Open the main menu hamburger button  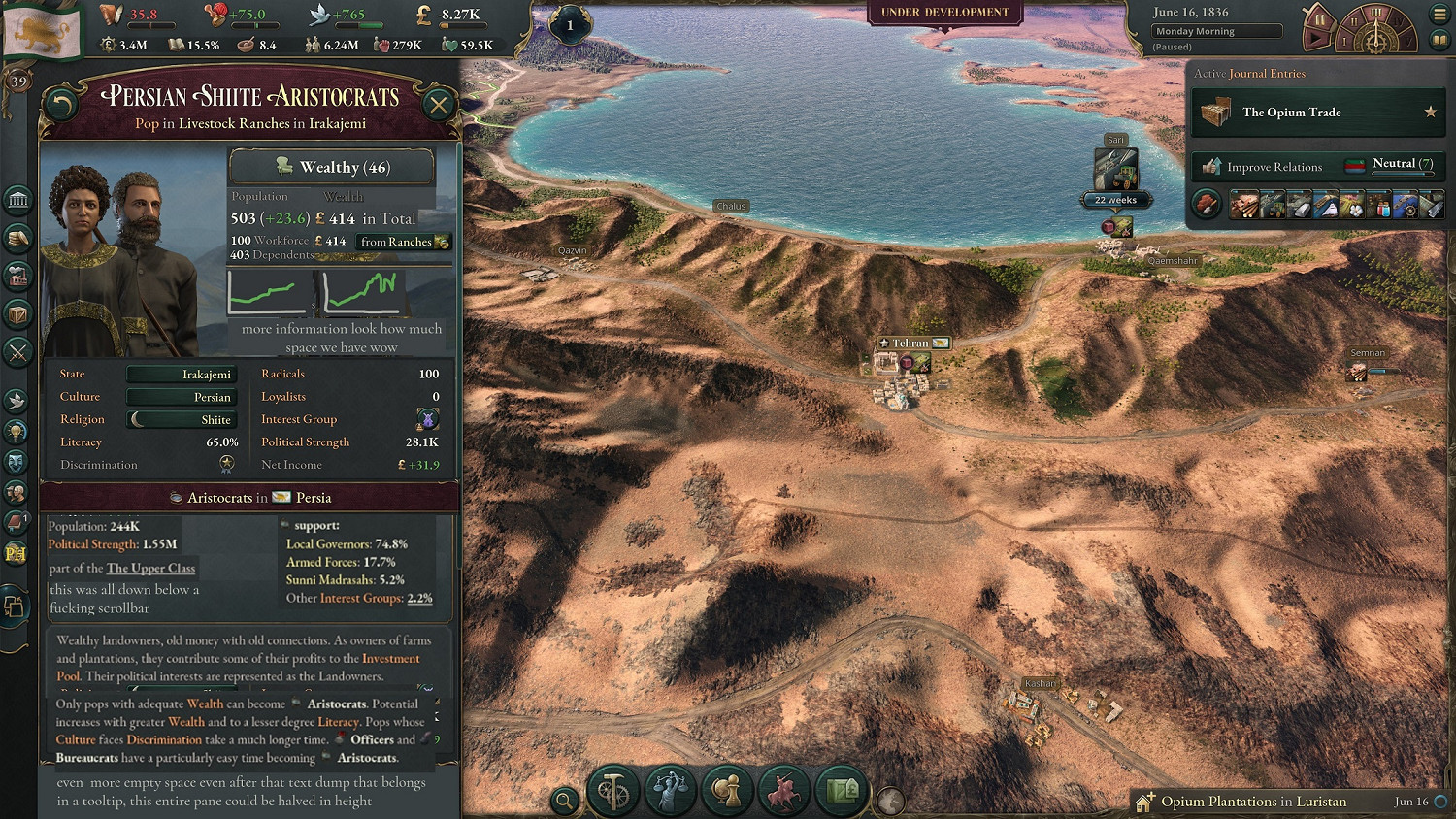pyautogui.click(x=1439, y=15)
